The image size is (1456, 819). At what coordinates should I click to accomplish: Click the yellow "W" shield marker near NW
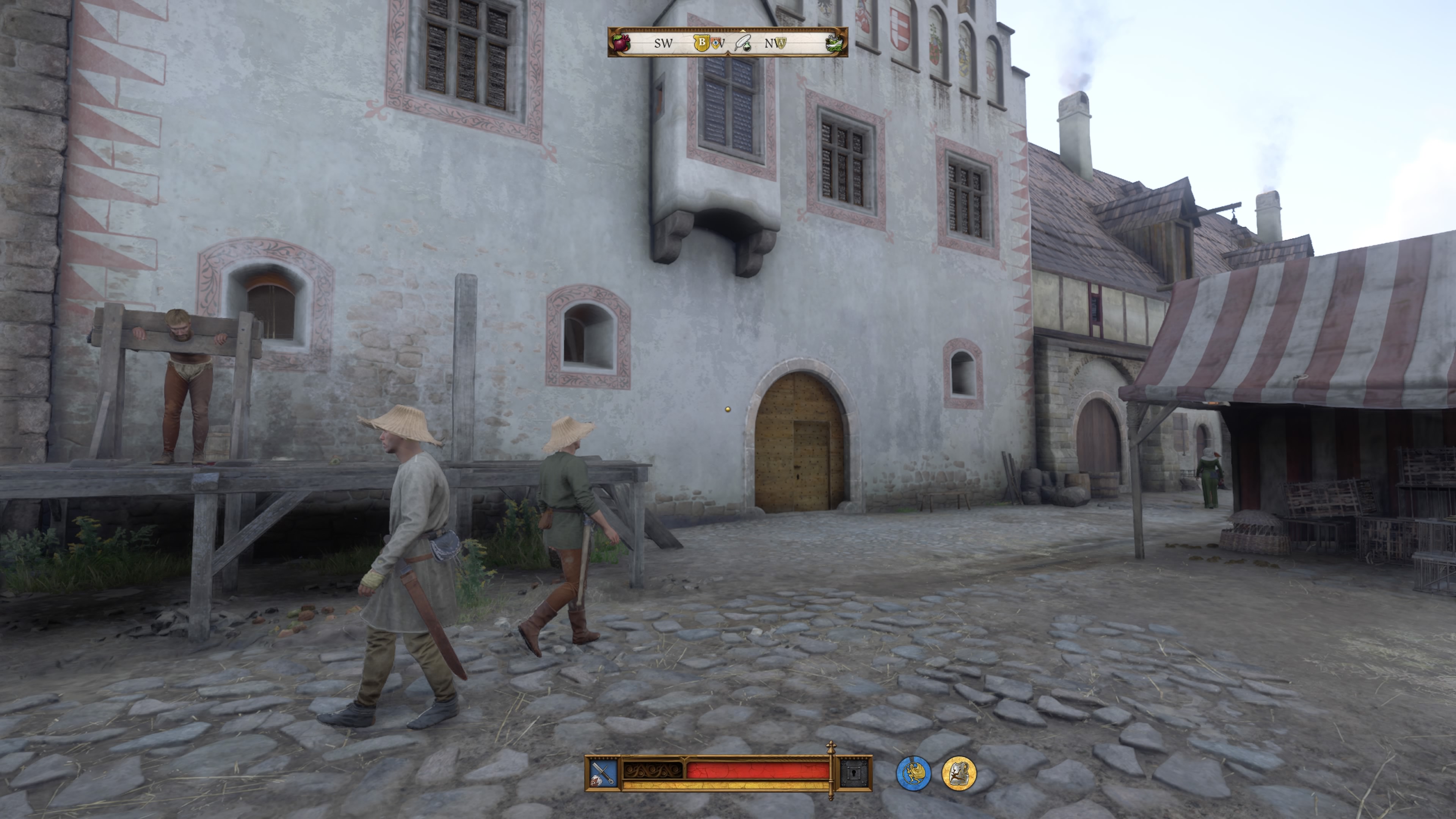(x=782, y=44)
